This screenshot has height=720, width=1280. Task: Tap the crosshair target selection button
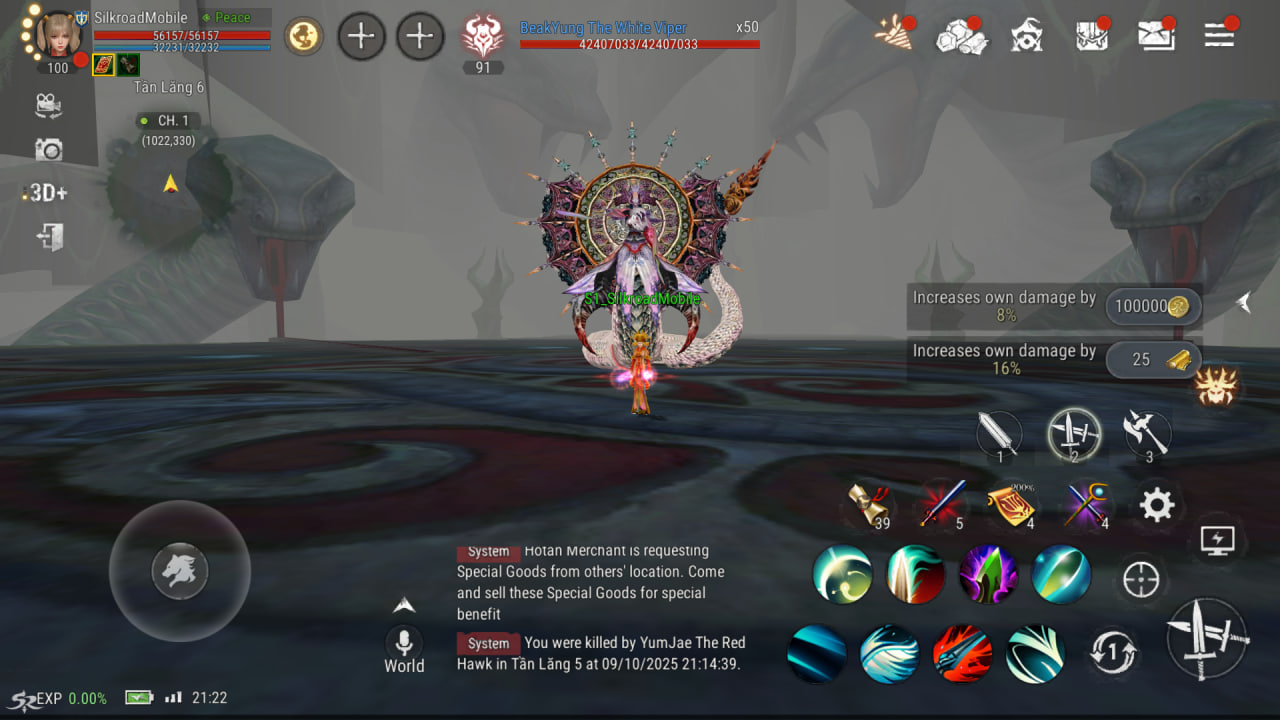point(1141,579)
